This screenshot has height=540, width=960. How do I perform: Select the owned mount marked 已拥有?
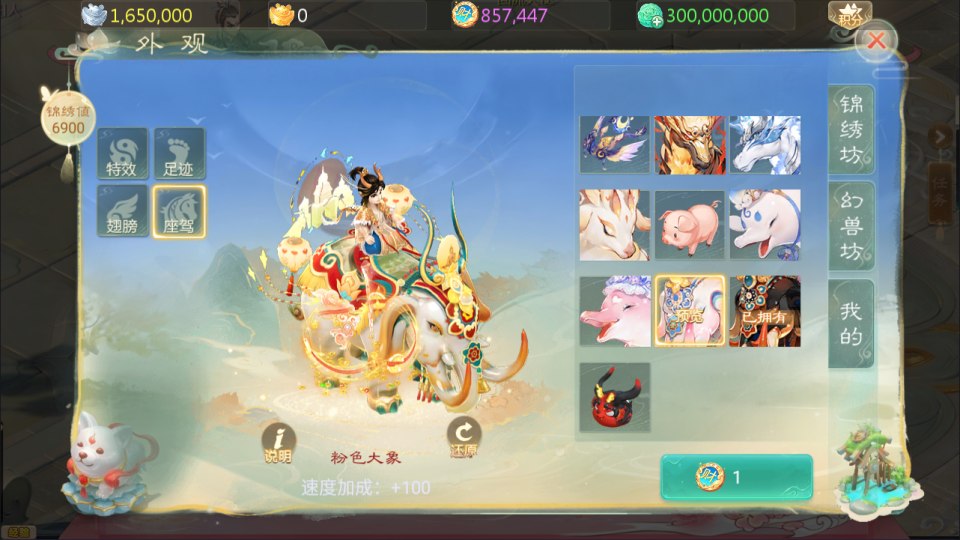pos(764,311)
